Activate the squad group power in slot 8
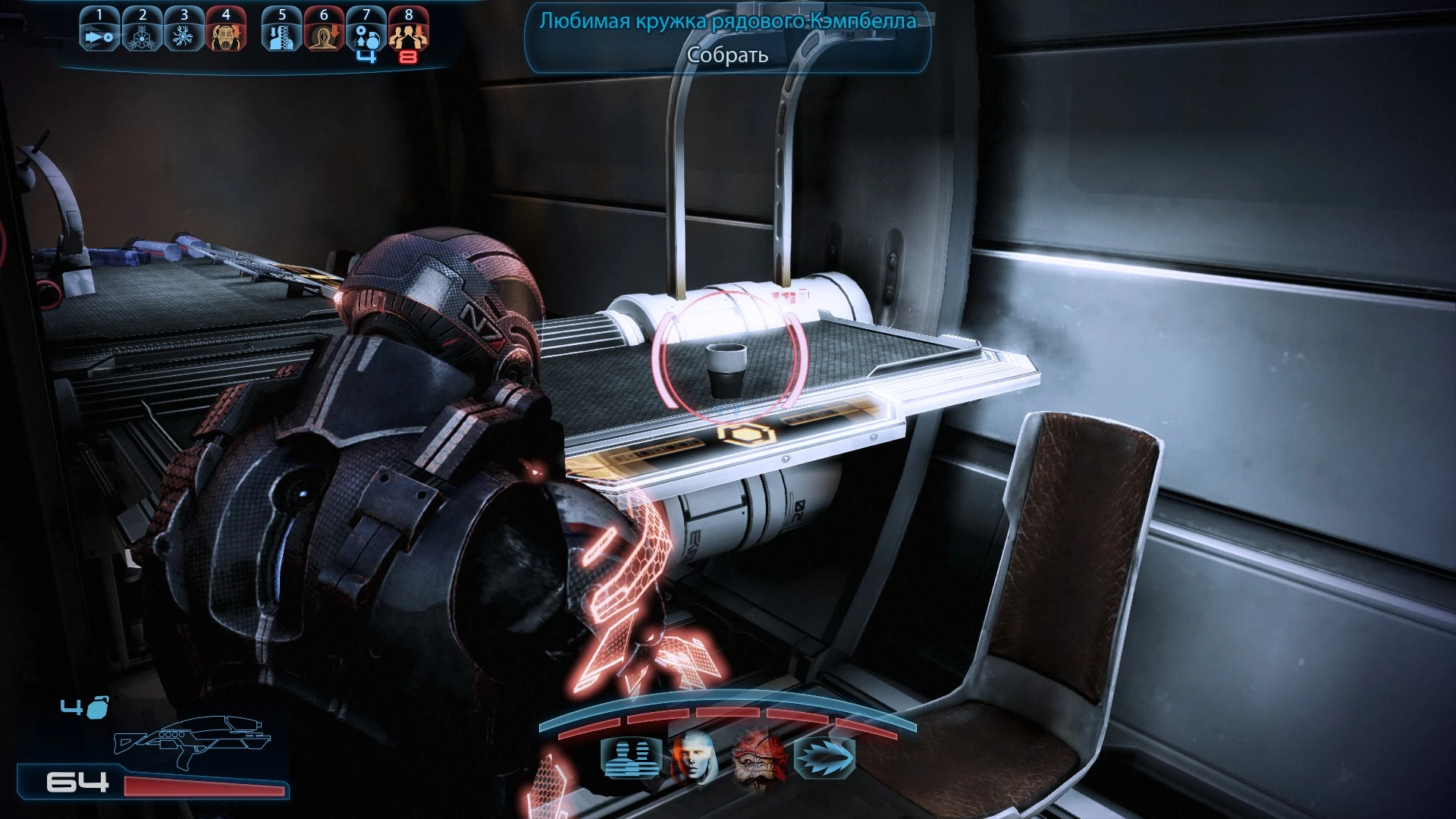This screenshot has height=819, width=1456. [x=409, y=32]
